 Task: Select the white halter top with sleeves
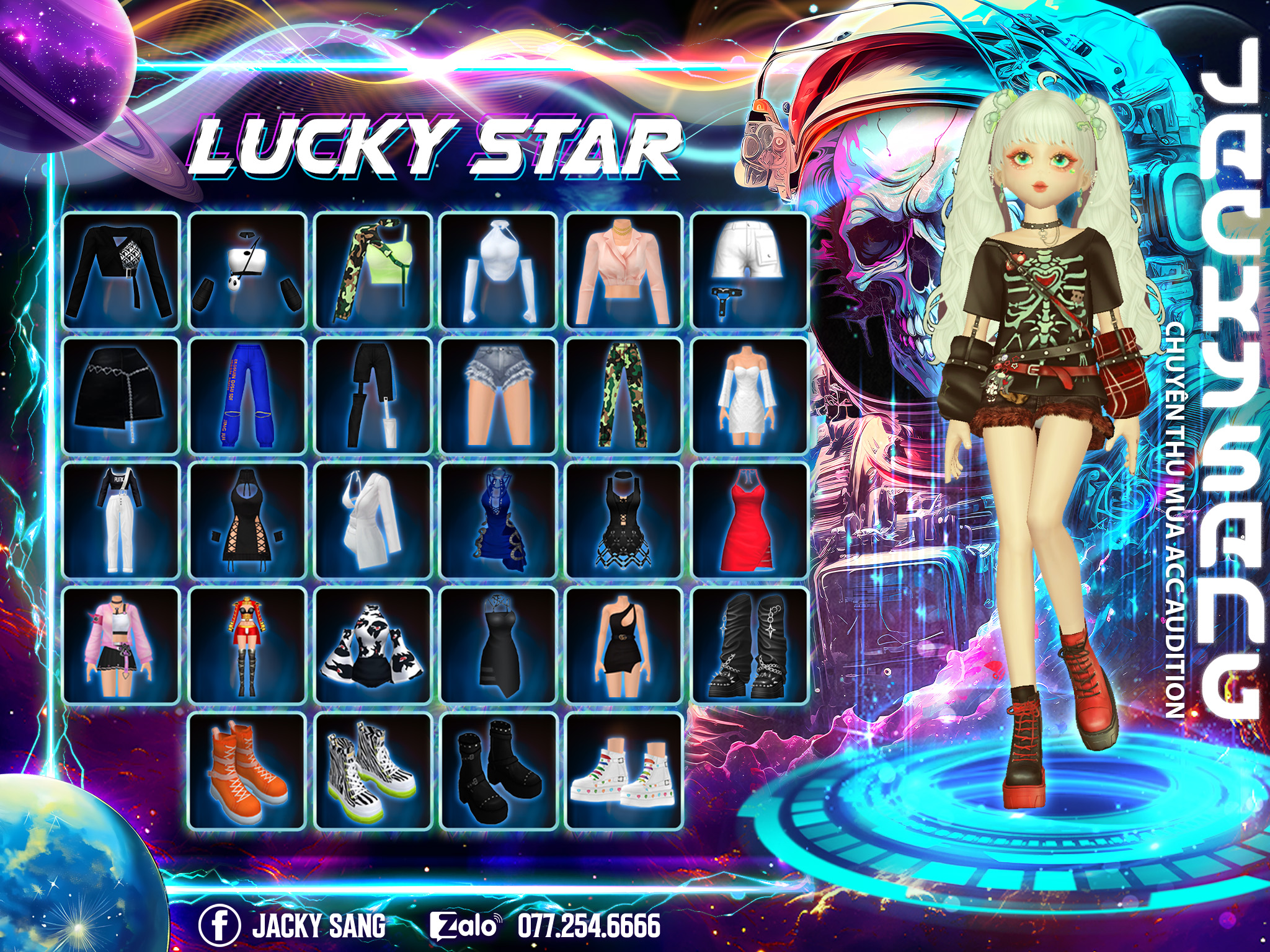pos(498,271)
